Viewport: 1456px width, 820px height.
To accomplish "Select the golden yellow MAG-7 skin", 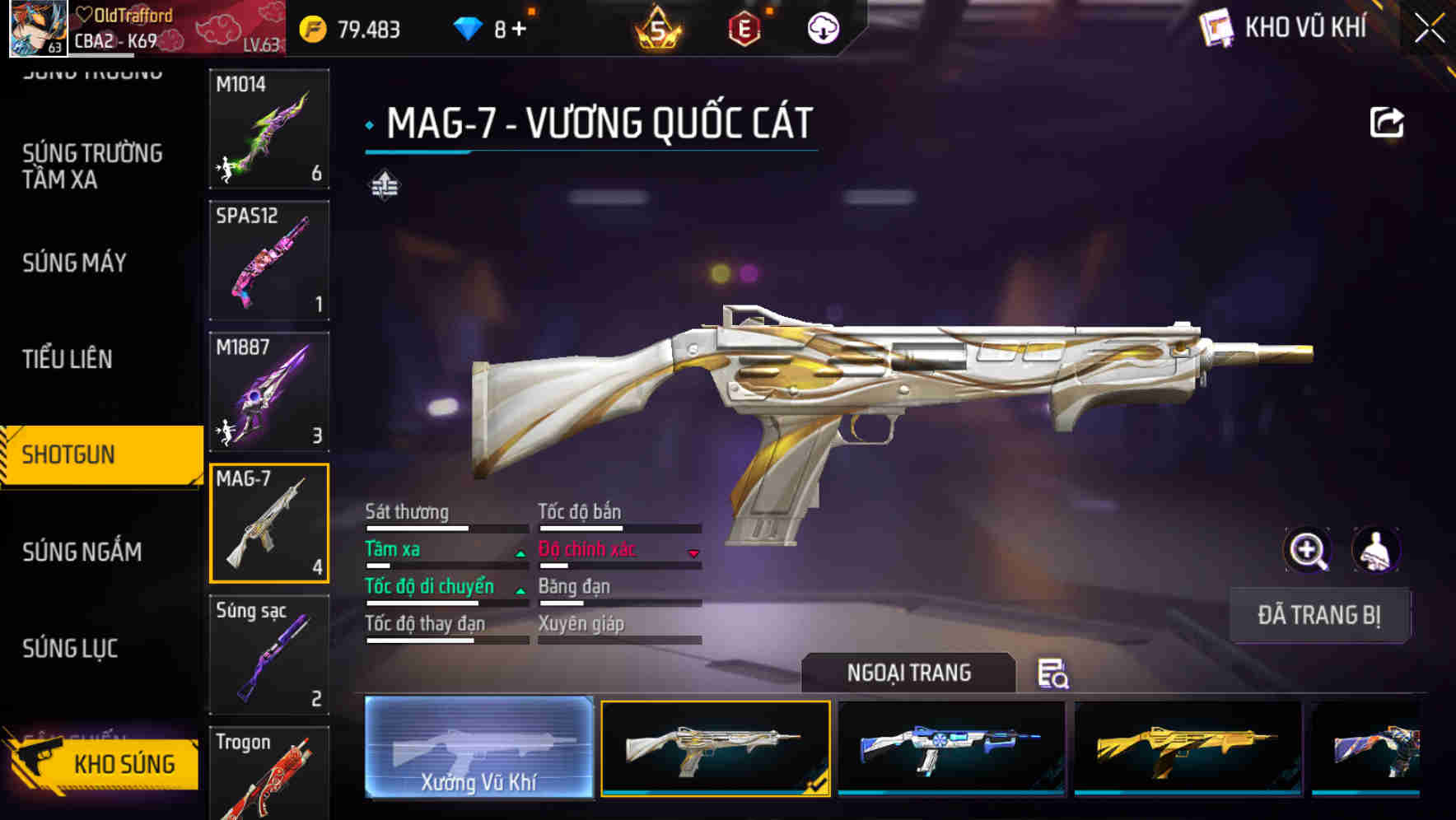I will coord(1188,747).
